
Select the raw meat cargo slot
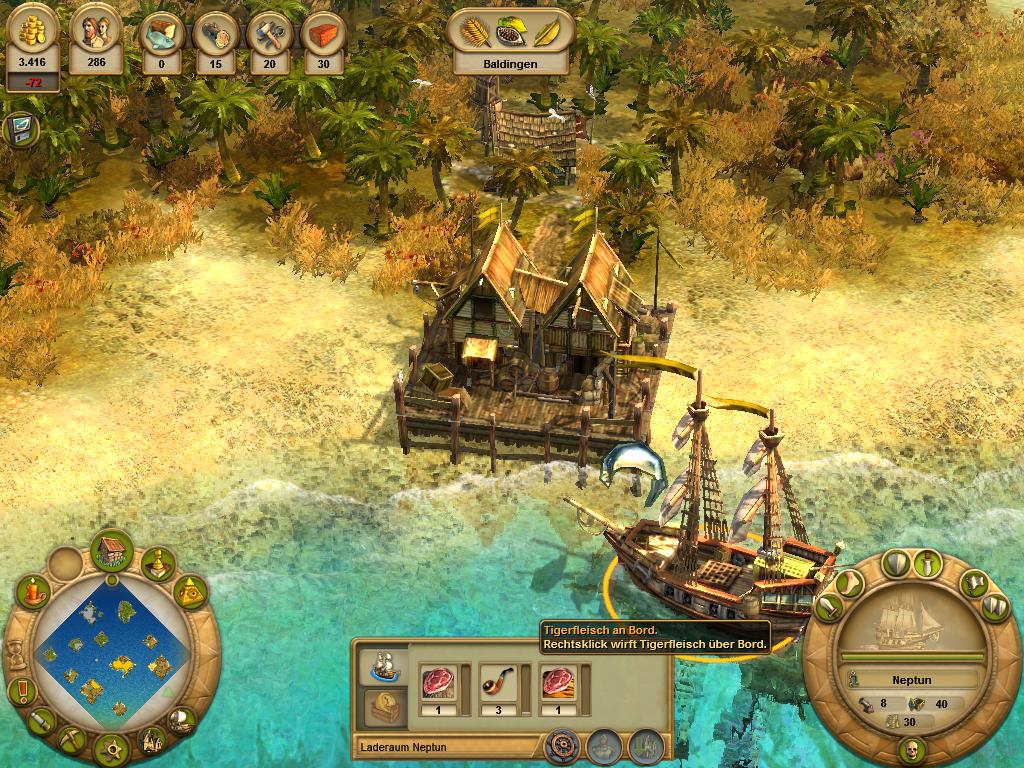[x=439, y=682]
